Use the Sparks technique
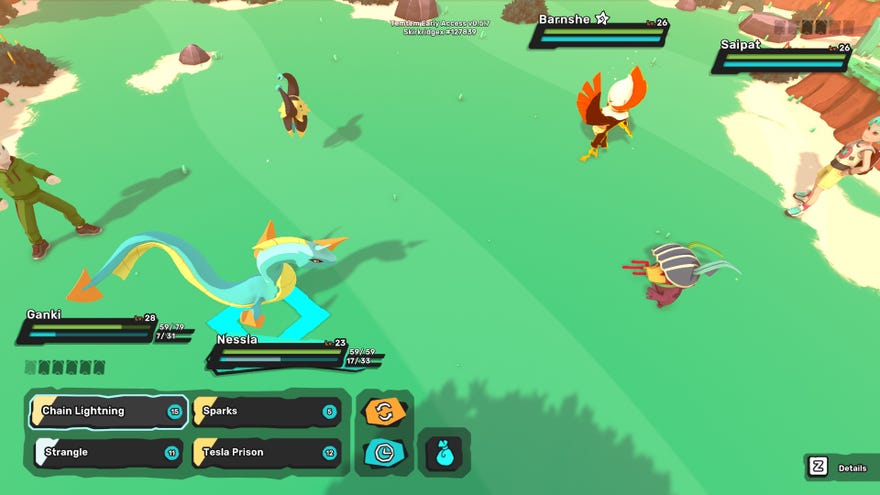The image size is (880, 495). point(267,411)
